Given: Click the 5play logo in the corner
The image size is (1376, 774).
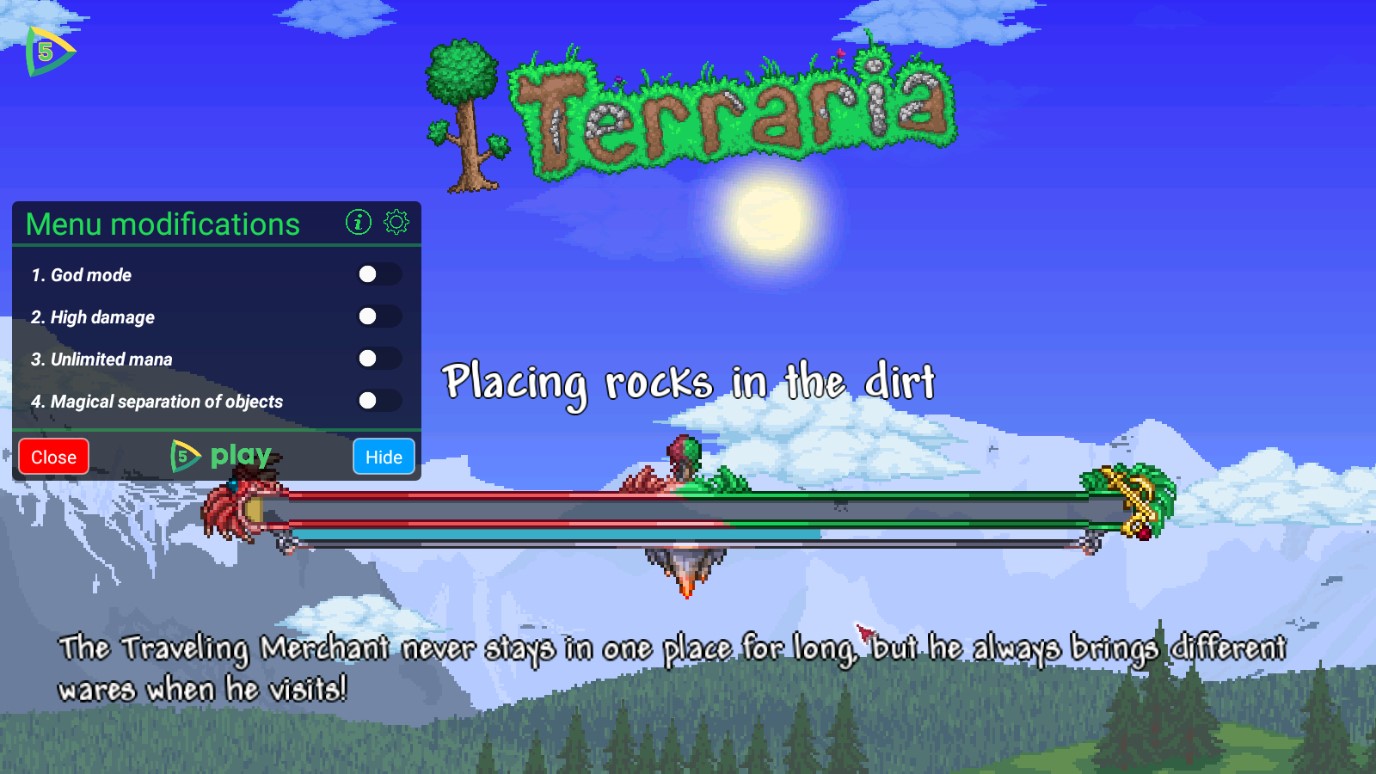Looking at the screenshot, I should (x=48, y=51).
